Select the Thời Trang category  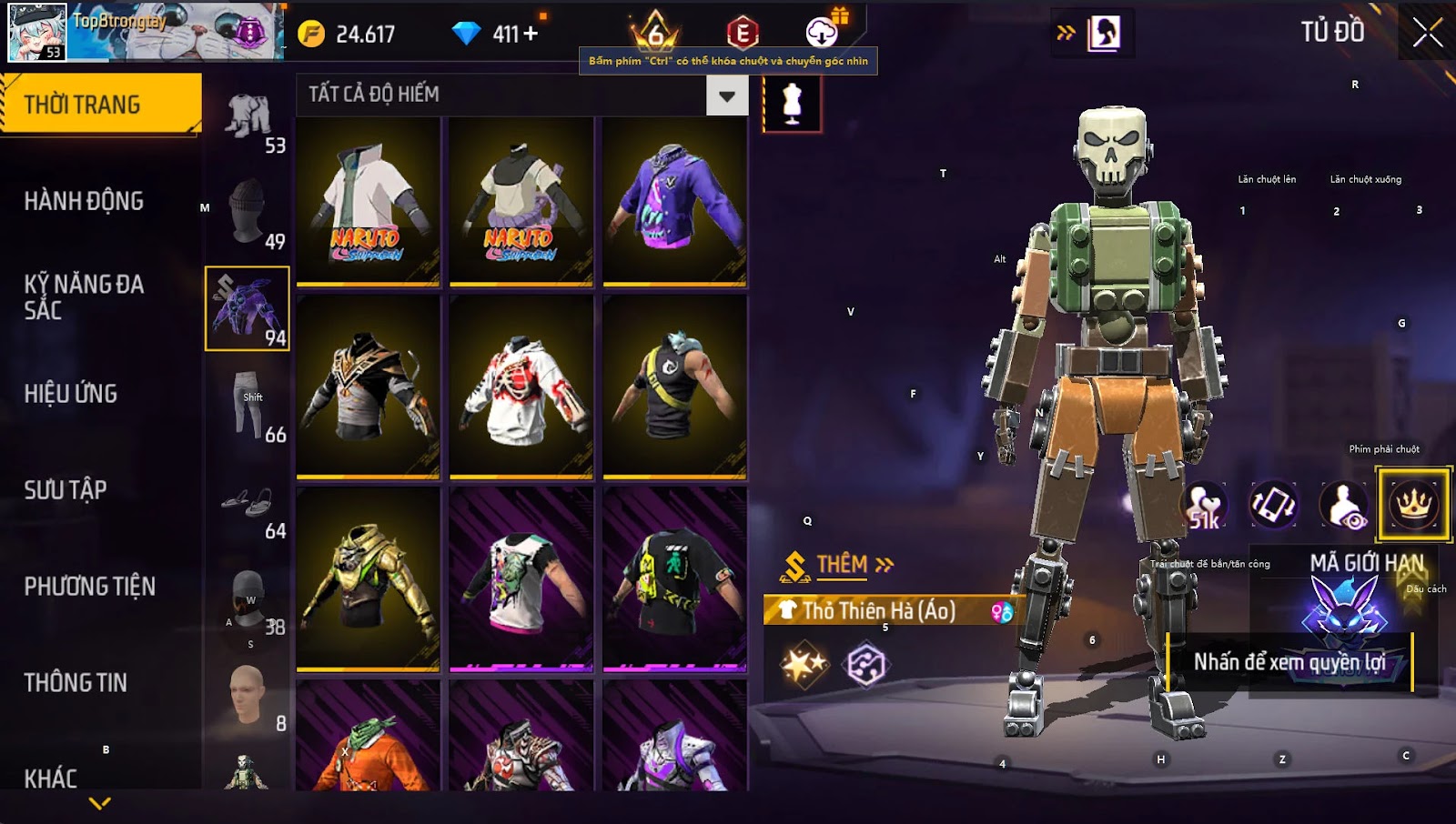100,105
